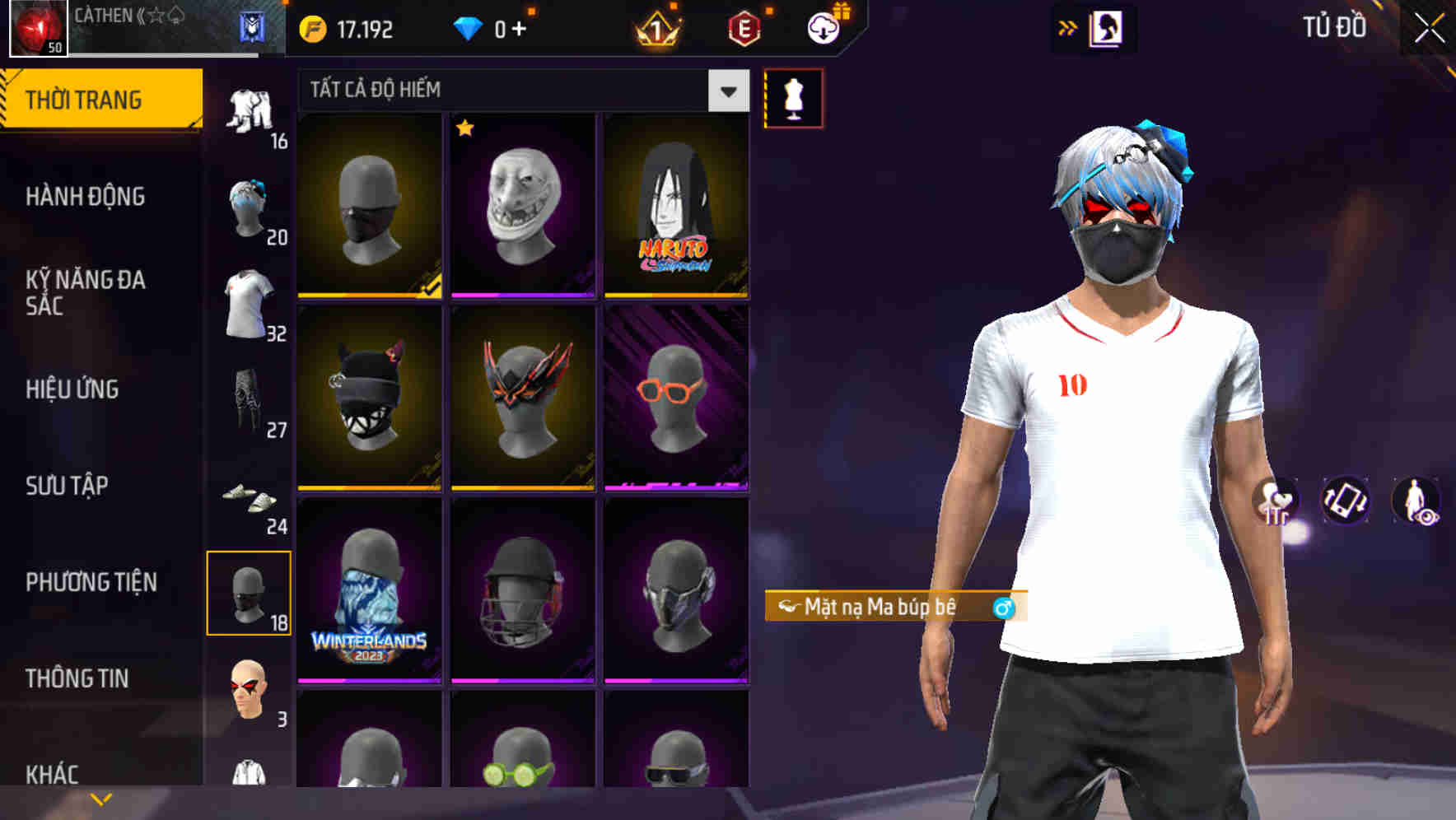This screenshot has width=1456, height=820.
Task: Collapse the sidebar using the double-chevron
Action: pyautogui.click(x=1067, y=27)
